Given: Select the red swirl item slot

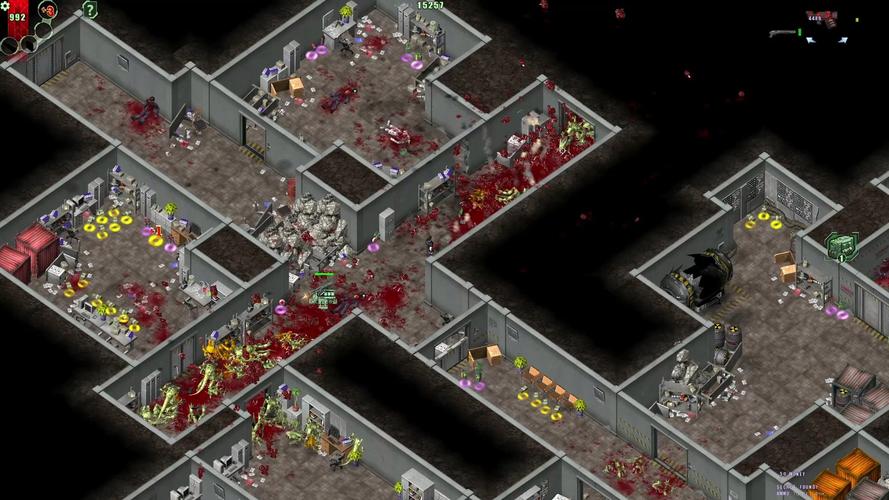Looking at the screenshot, I should pos(47,12).
